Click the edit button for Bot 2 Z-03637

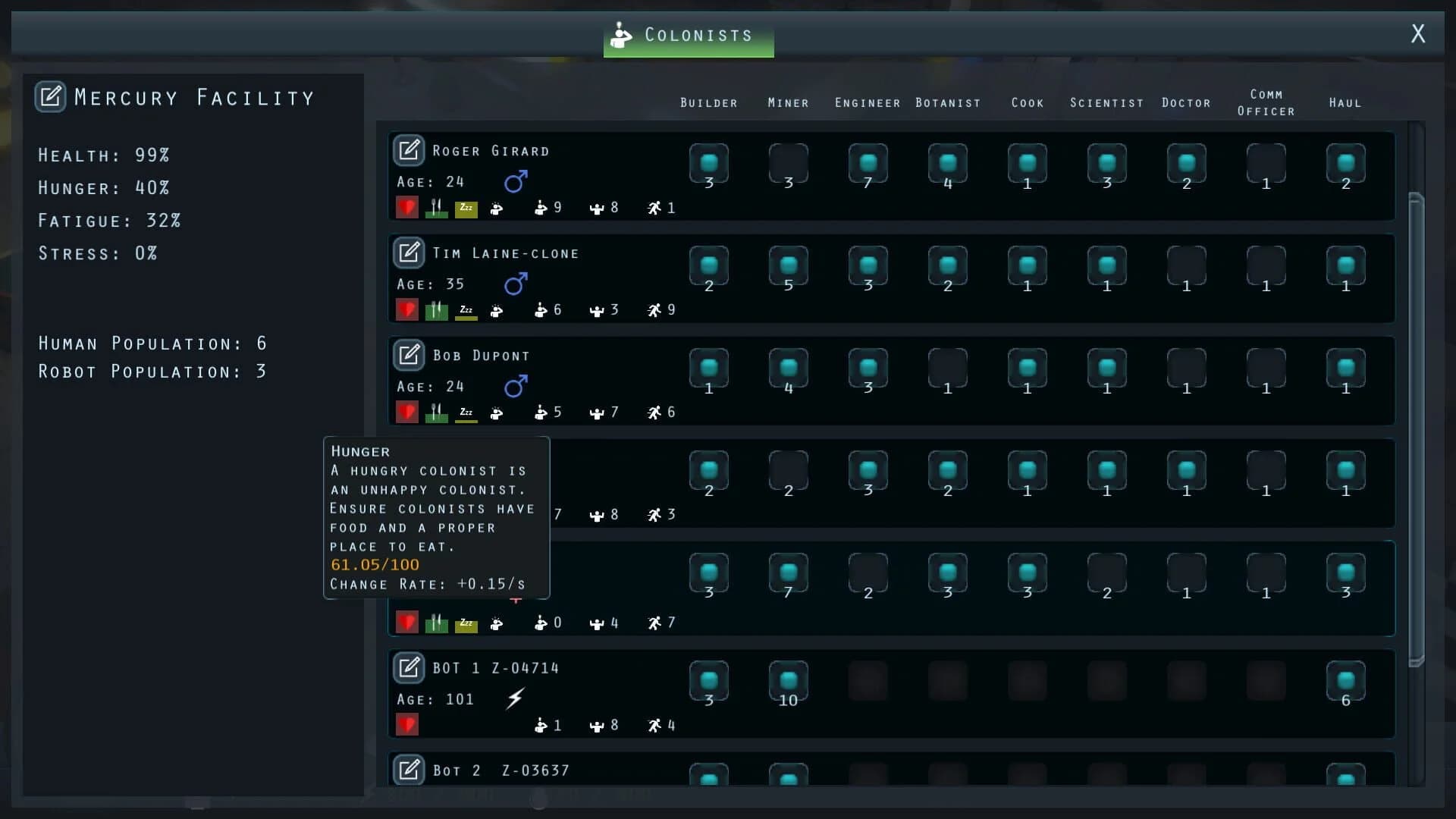pyautogui.click(x=409, y=770)
